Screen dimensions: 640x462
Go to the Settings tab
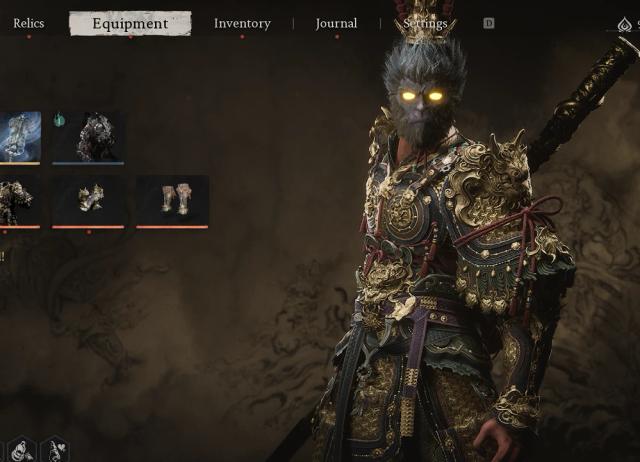425,23
